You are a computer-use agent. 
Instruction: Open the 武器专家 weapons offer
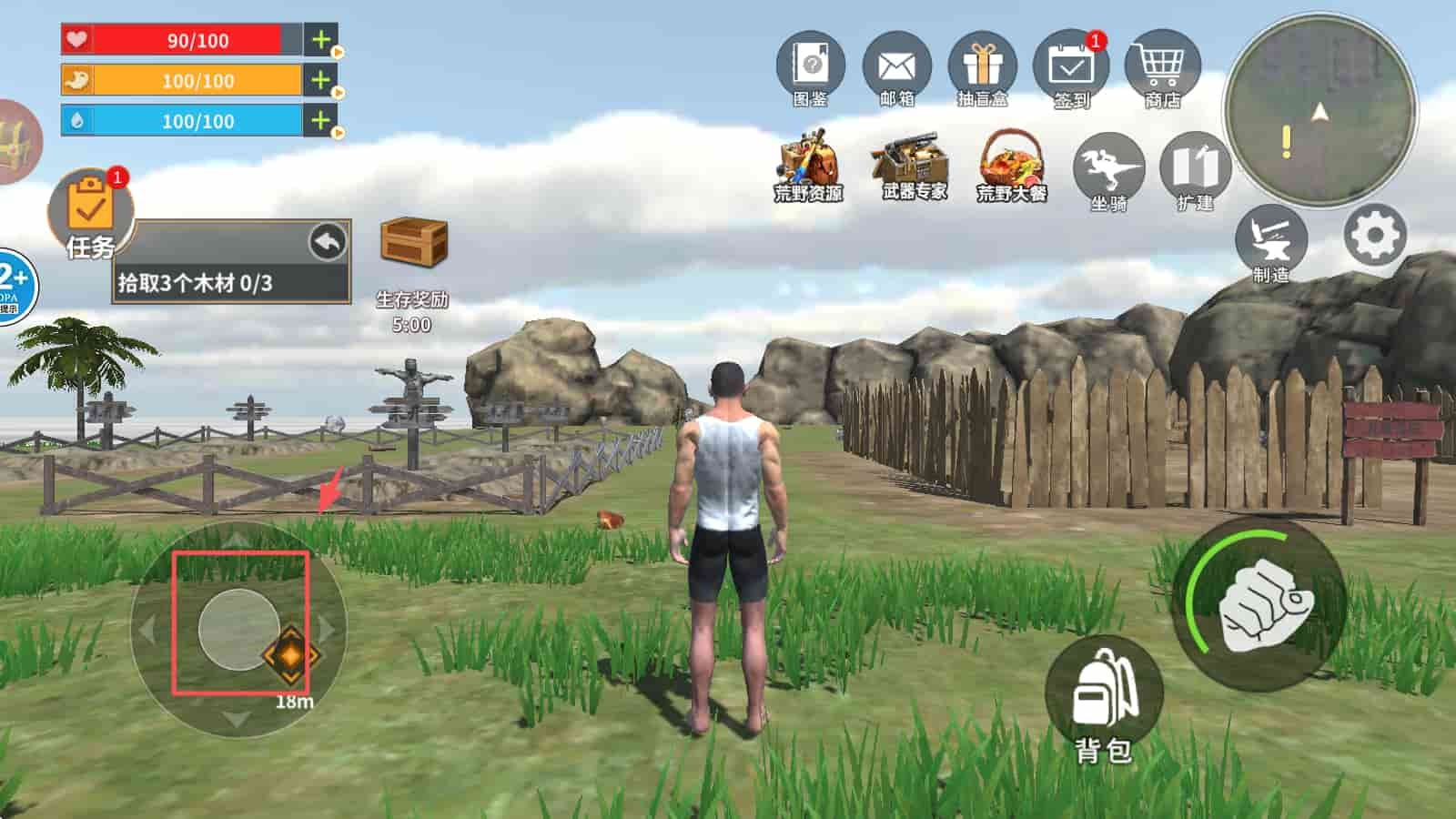coord(913,164)
